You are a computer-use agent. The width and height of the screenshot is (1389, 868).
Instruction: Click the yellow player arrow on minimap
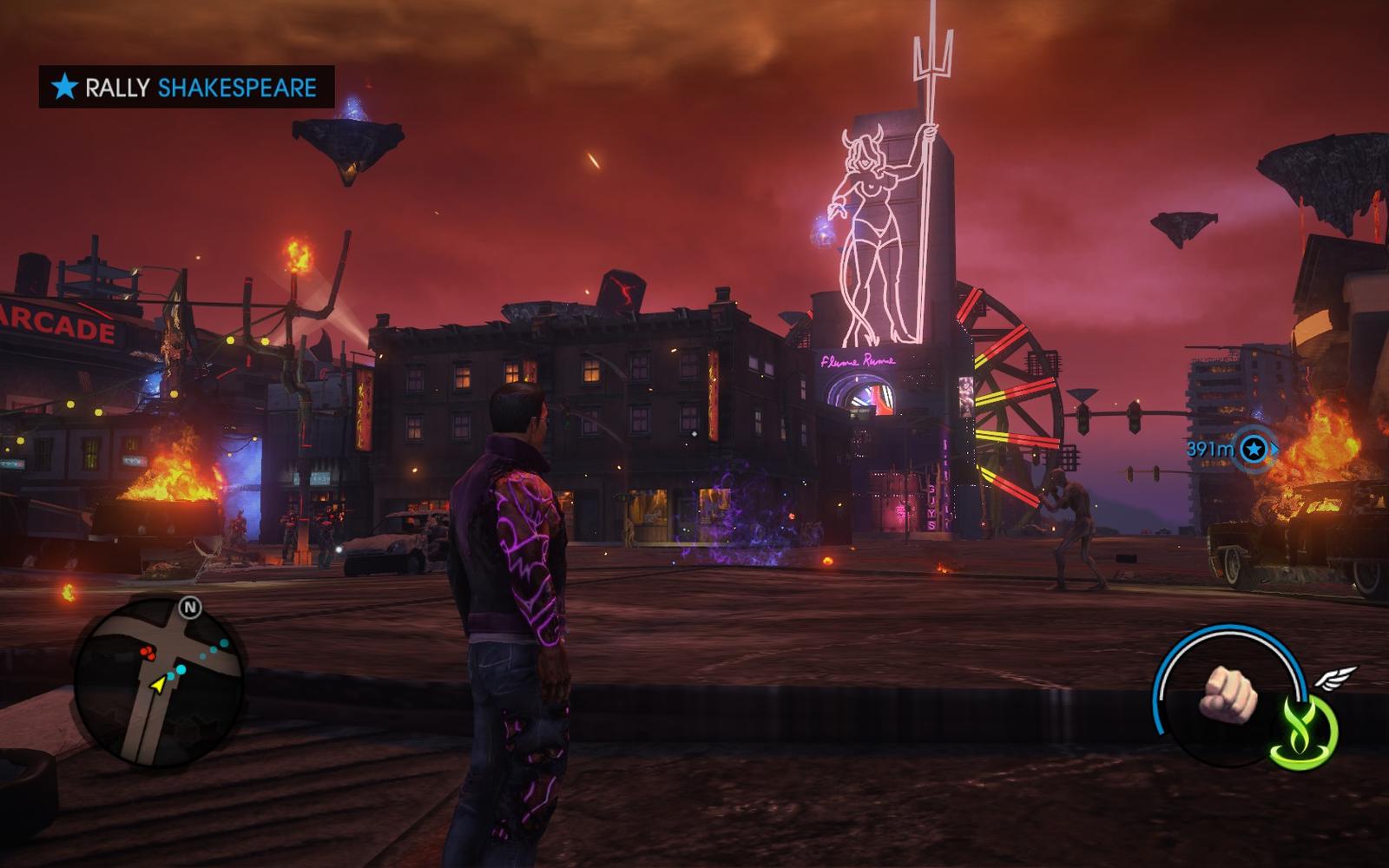[158, 685]
